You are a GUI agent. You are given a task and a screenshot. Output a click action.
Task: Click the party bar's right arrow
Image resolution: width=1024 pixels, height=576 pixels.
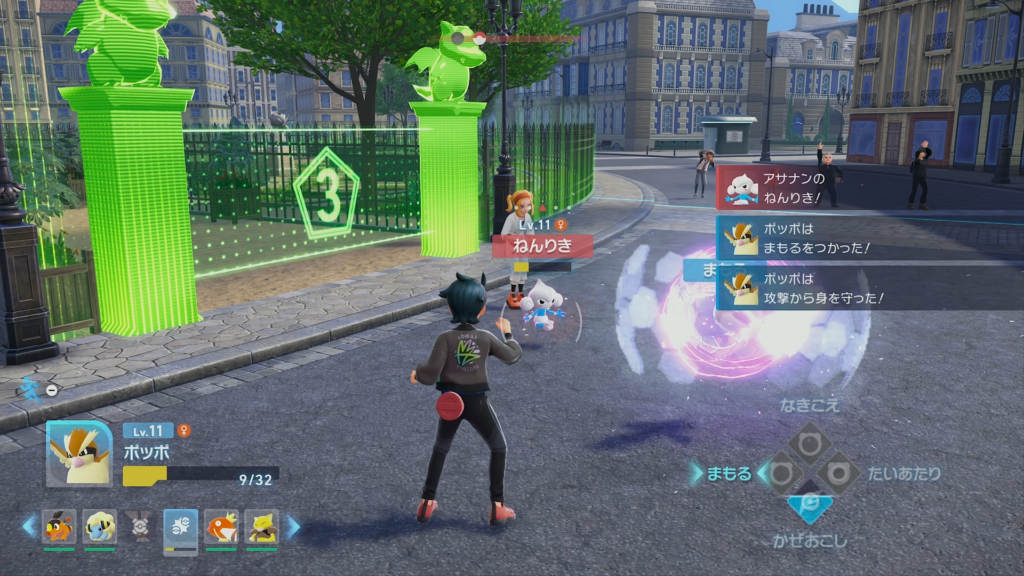pos(293,526)
